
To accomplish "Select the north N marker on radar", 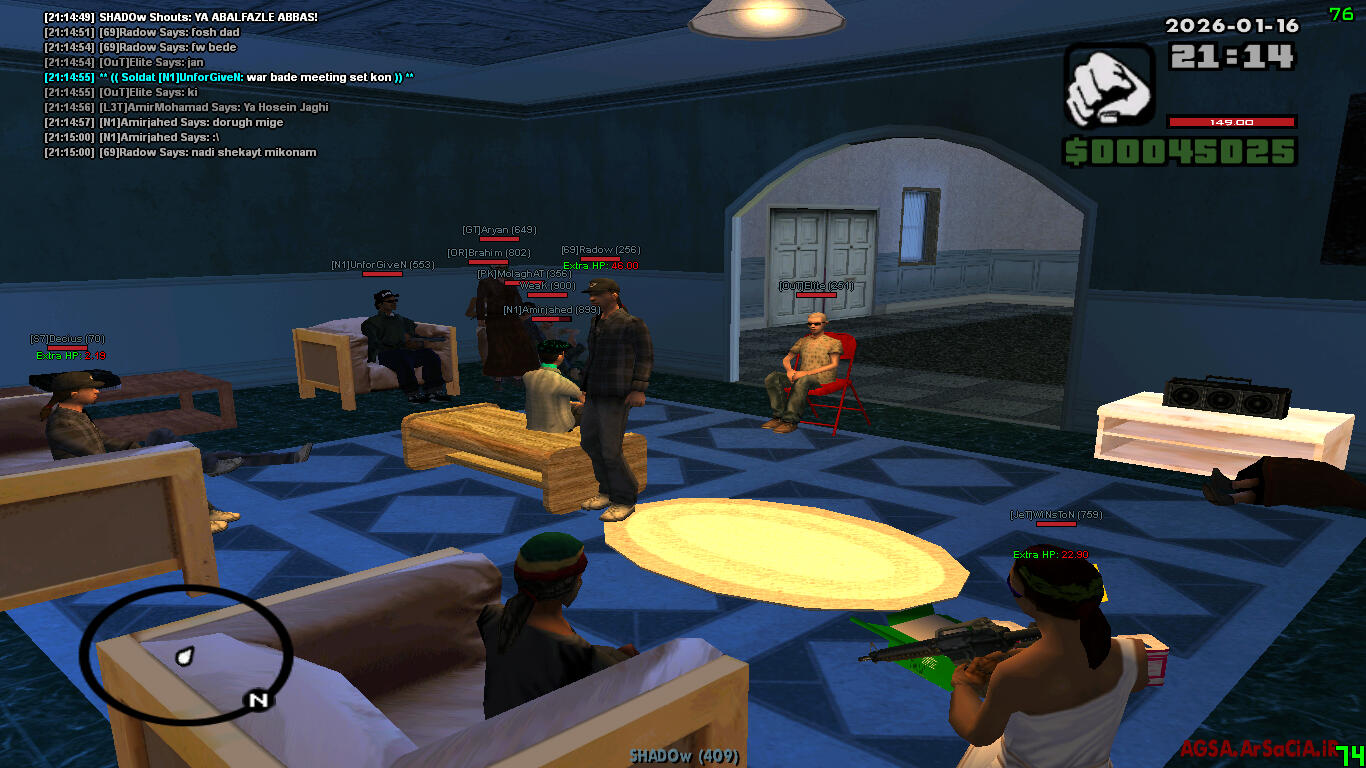I will click(258, 700).
